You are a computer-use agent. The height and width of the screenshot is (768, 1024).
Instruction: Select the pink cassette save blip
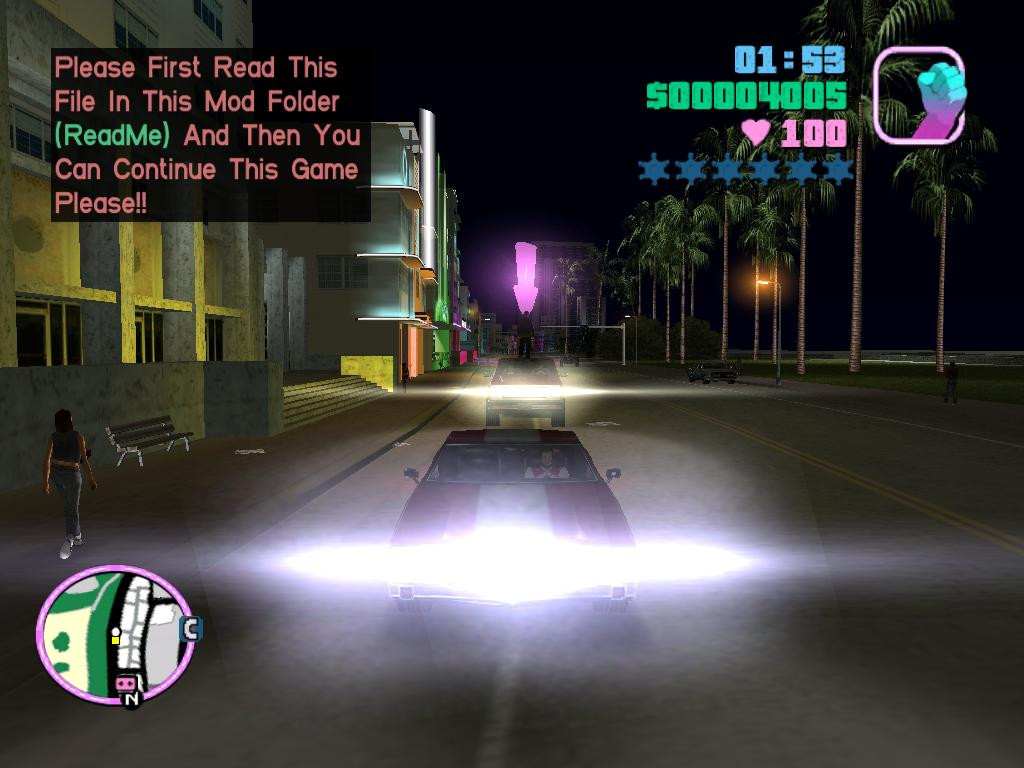[x=127, y=684]
